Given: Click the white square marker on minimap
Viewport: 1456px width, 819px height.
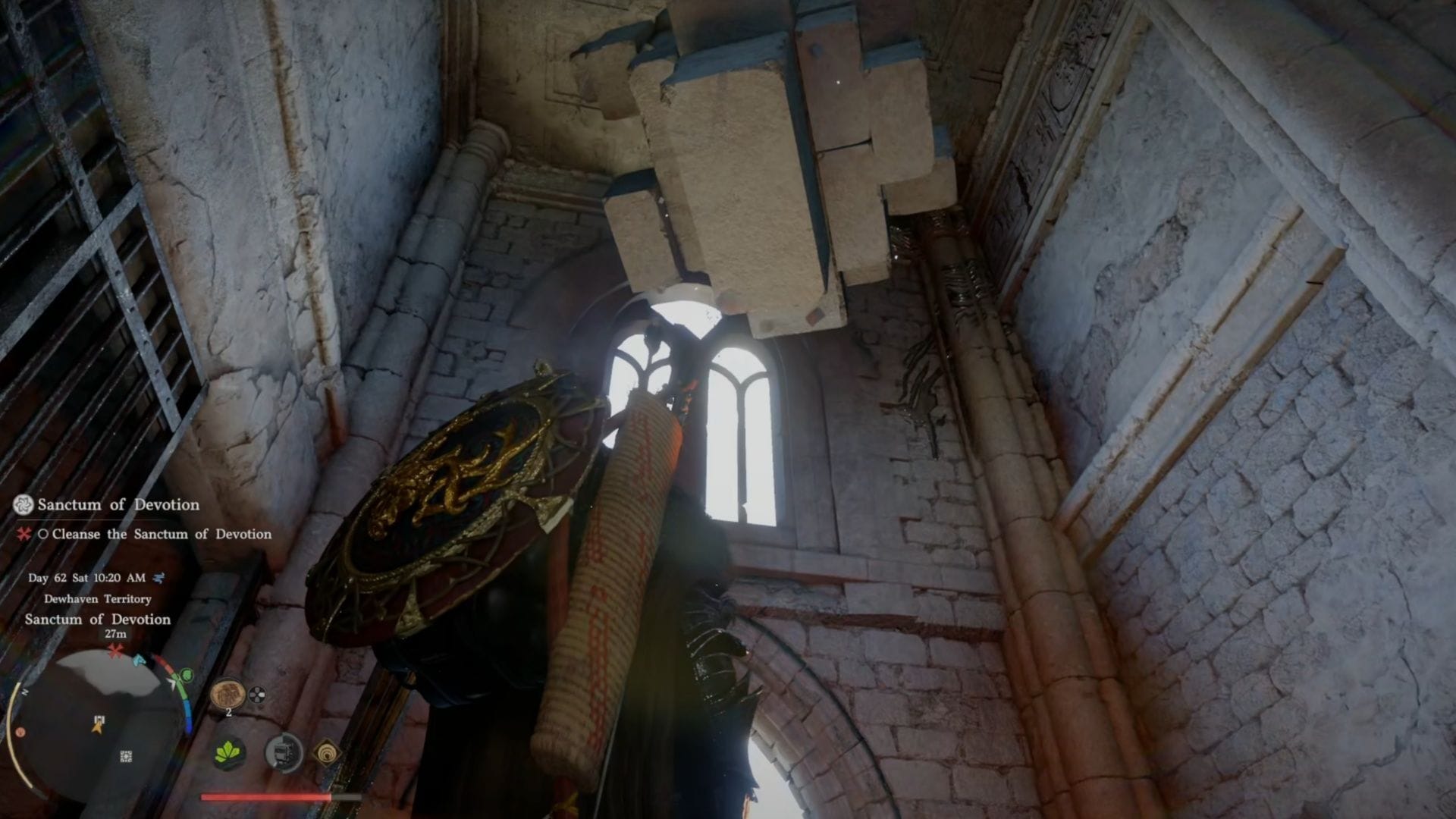Looking at the screenshot, I should click(x=126, y=756).
